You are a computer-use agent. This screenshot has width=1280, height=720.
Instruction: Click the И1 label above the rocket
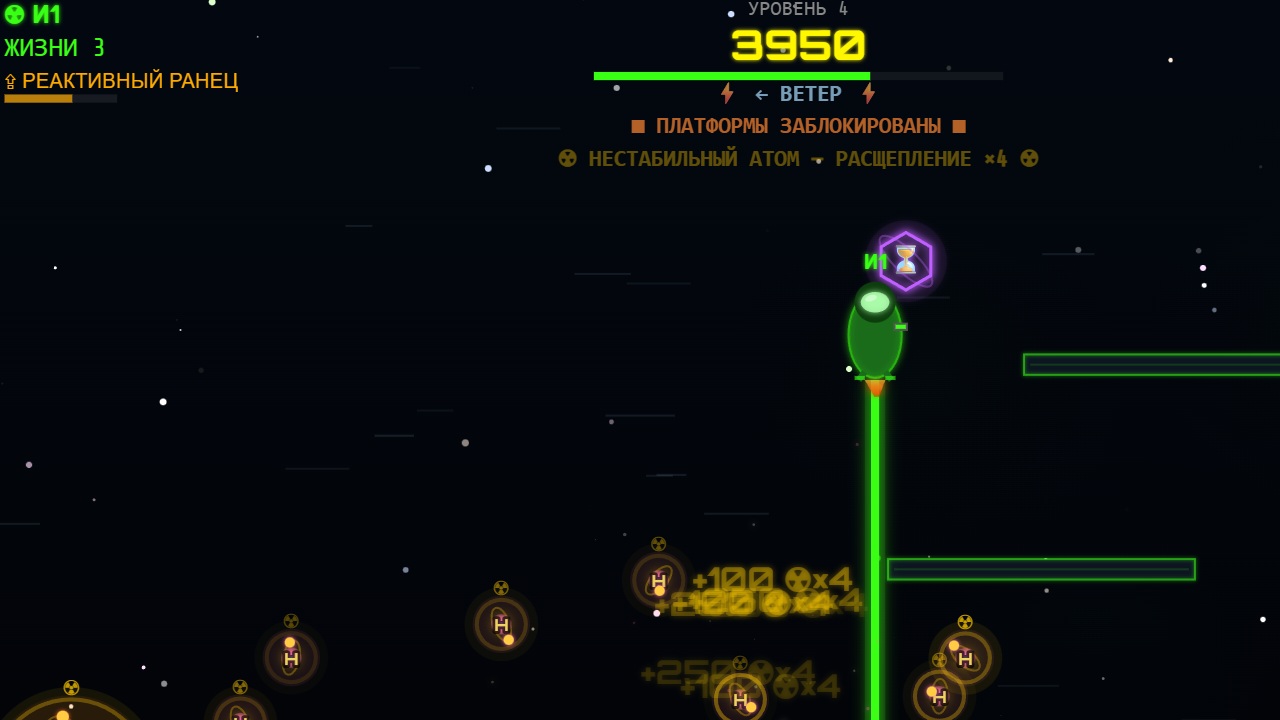click(x=875, y=262)
